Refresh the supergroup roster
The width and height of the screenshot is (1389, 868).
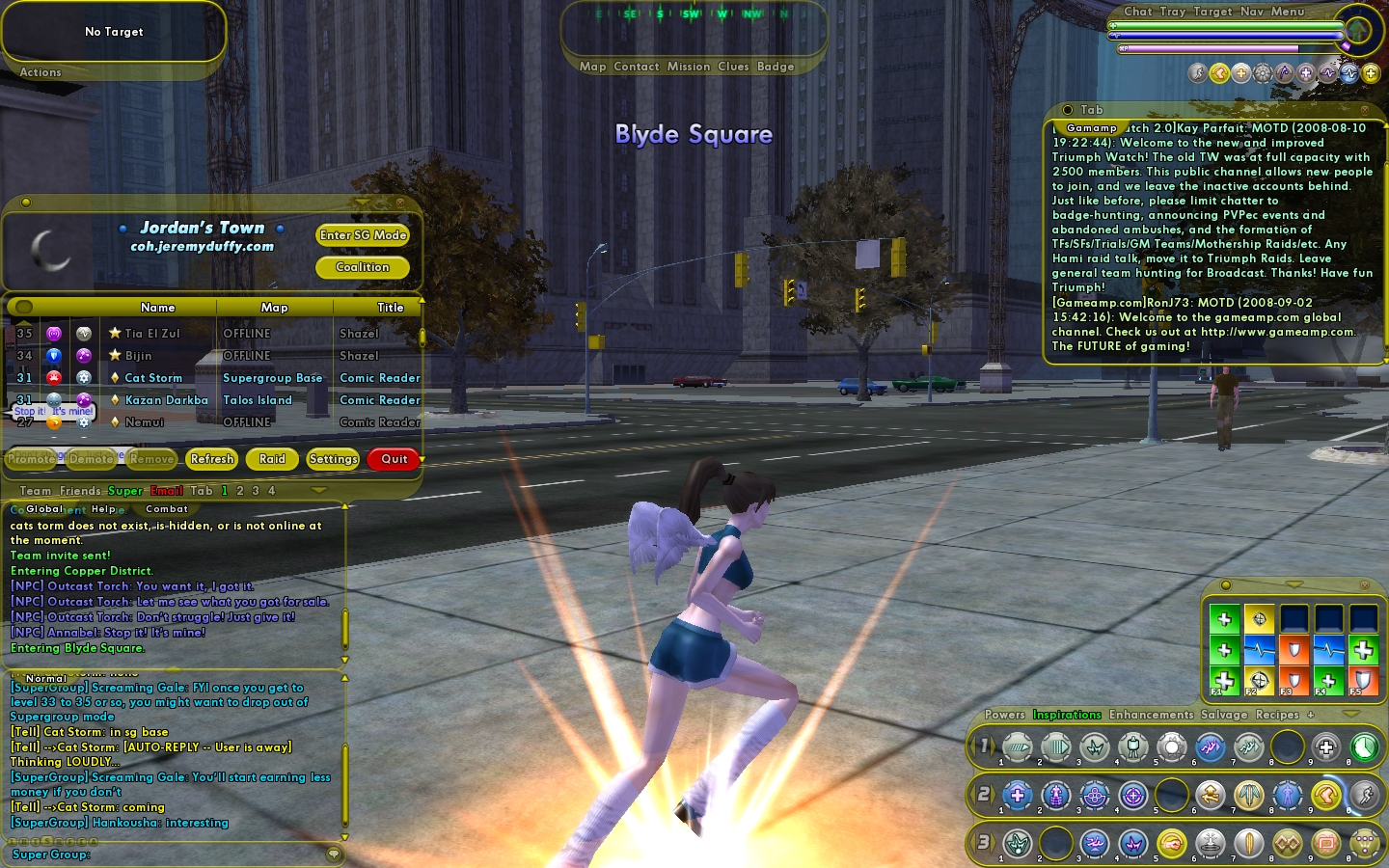coord(212,459)
